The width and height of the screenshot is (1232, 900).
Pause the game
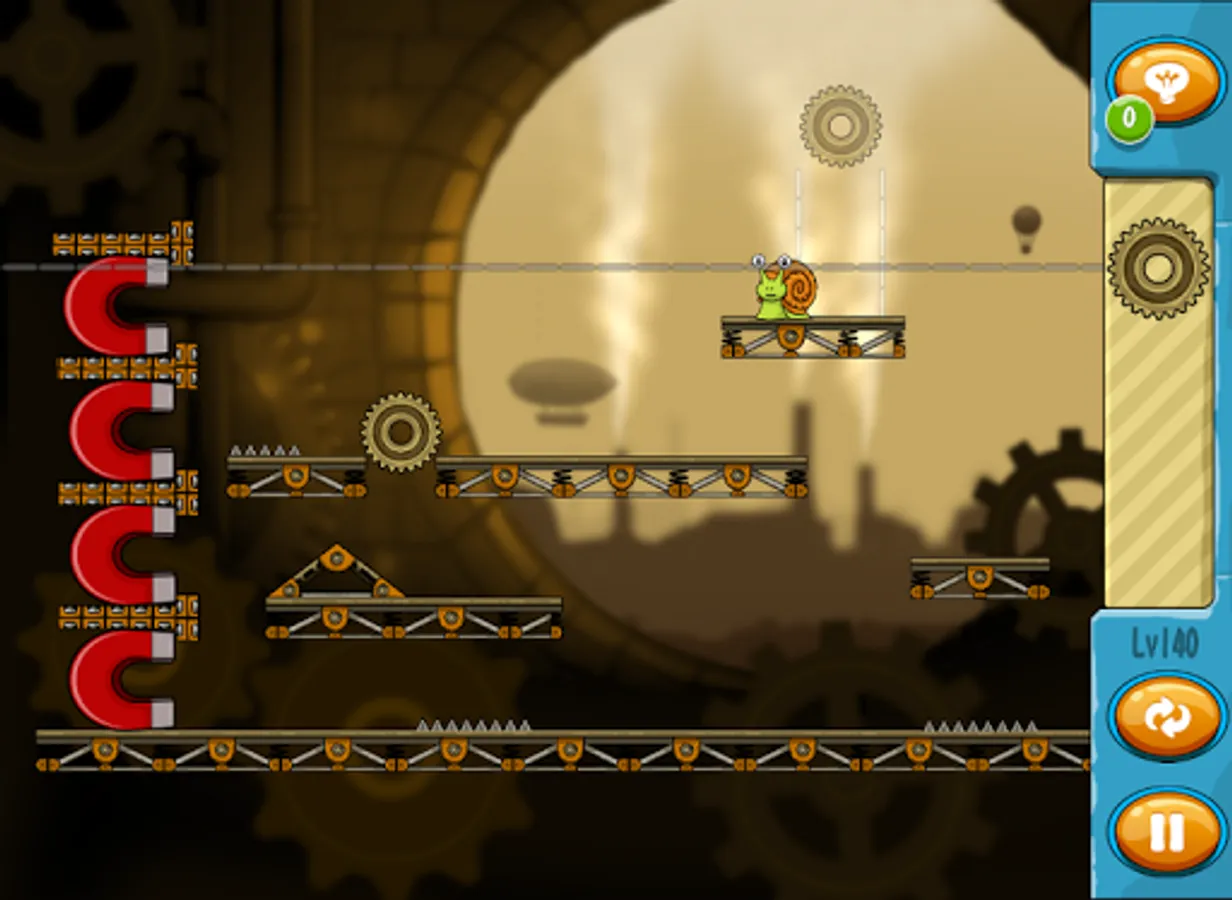coord(1166,831)
